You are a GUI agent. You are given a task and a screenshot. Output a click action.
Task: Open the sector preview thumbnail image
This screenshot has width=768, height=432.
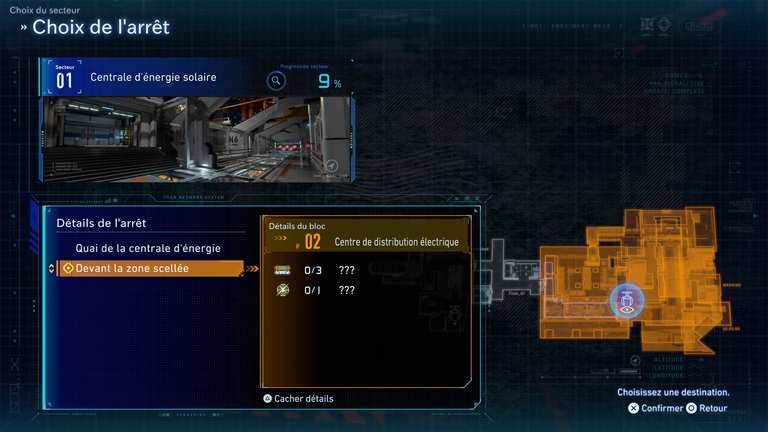198,138
